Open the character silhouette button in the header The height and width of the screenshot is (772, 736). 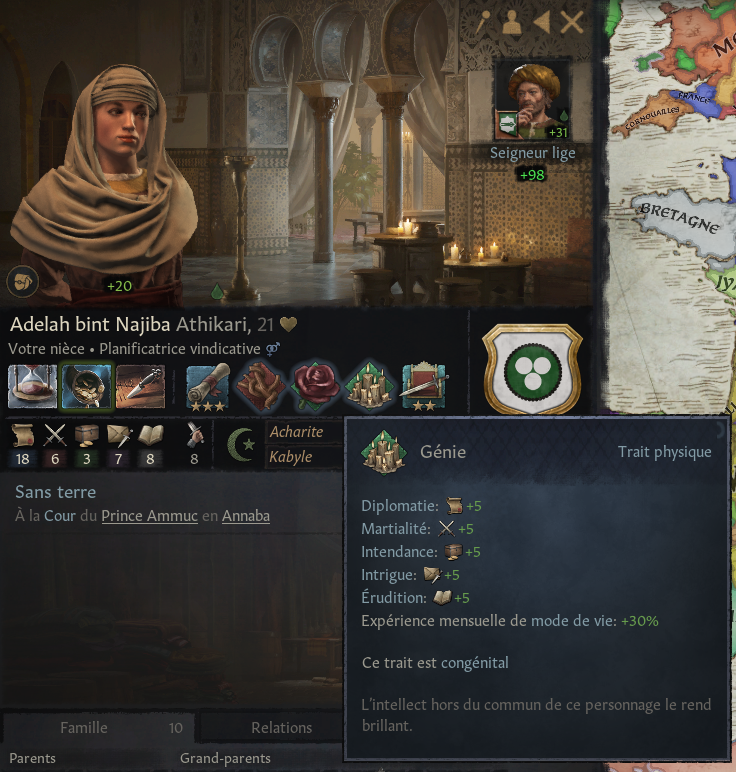click(511, 22)
